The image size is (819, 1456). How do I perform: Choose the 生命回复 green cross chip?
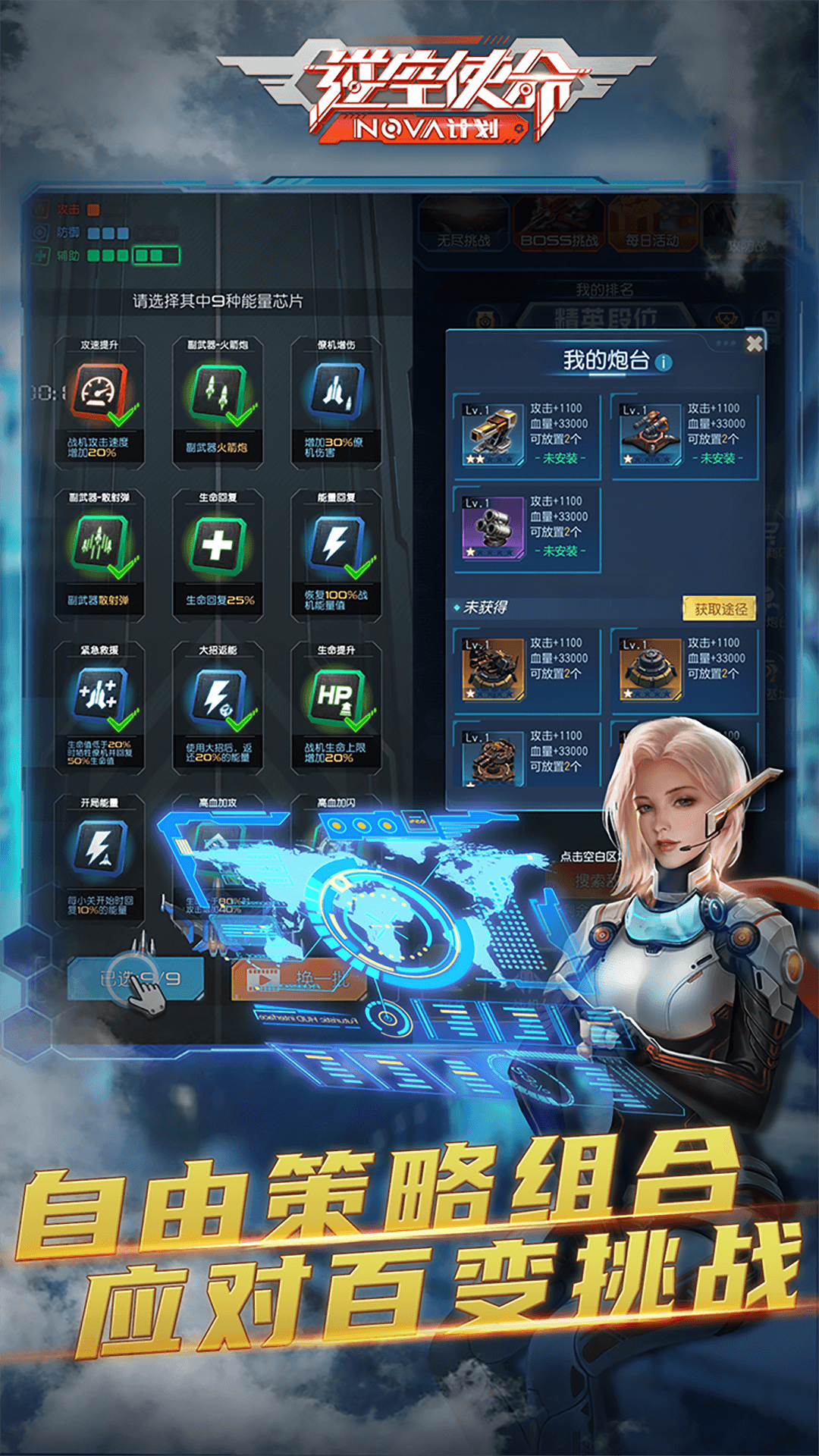pos(218,546)
